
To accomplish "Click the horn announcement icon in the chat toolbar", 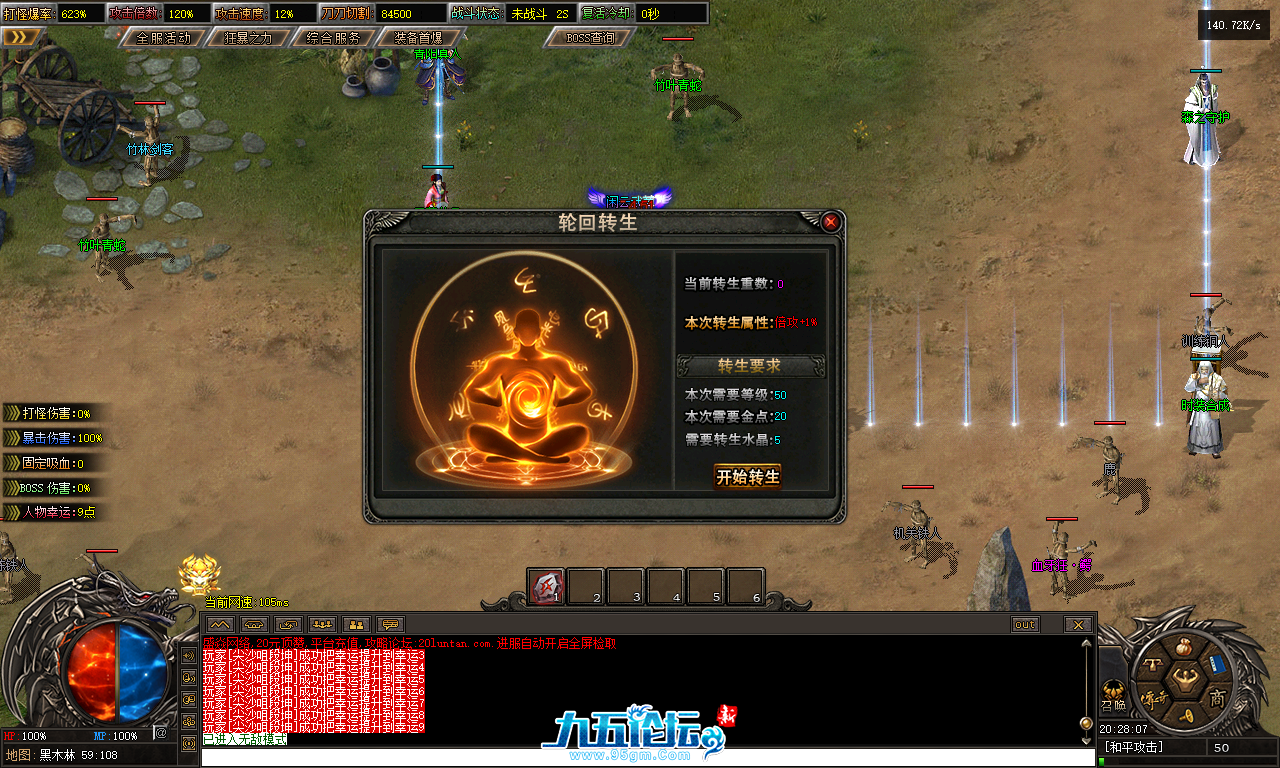I will pyautogui.click(x=254, y=624).
